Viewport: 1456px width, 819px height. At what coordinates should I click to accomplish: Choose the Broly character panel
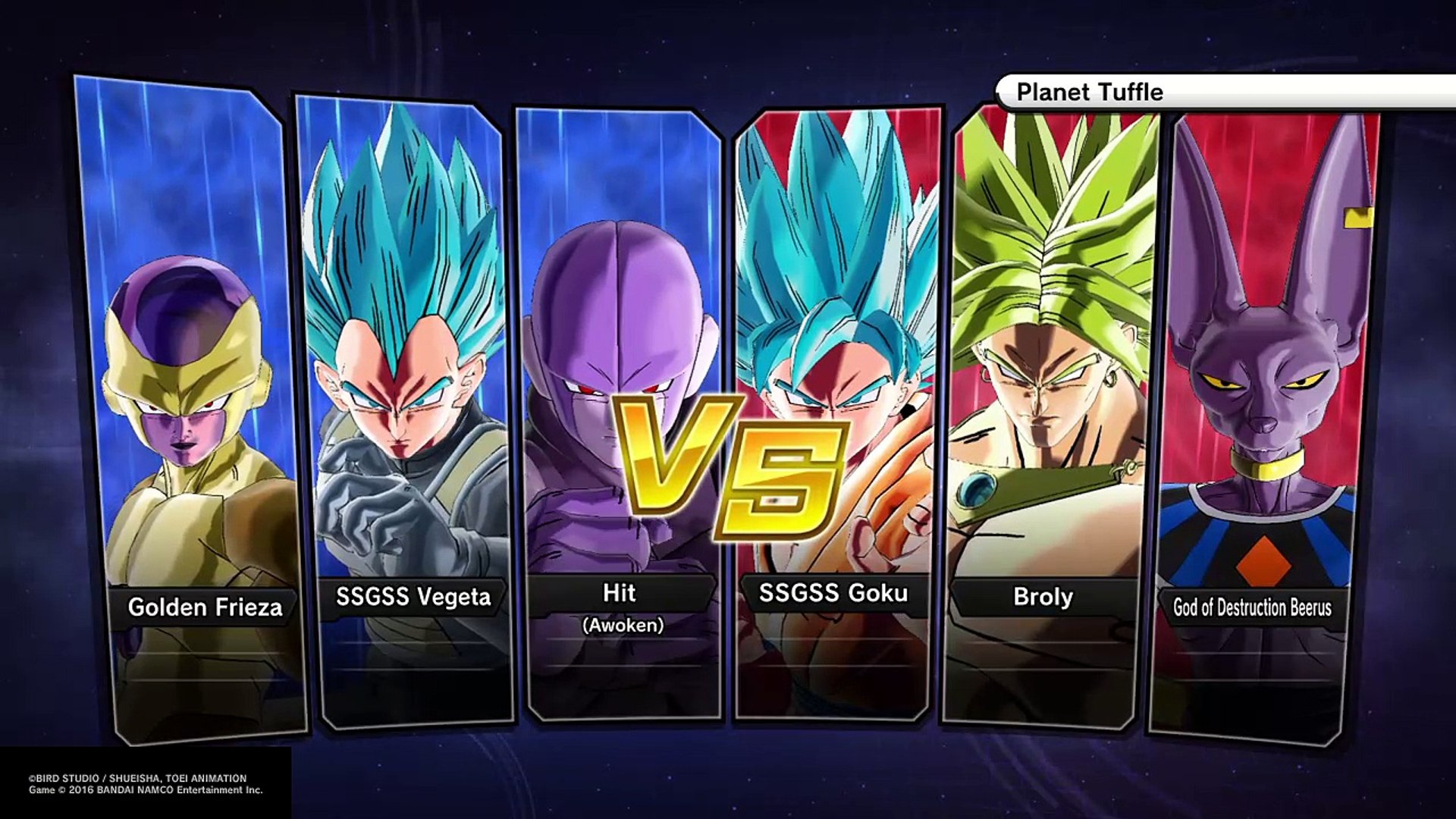(1050, 409)
